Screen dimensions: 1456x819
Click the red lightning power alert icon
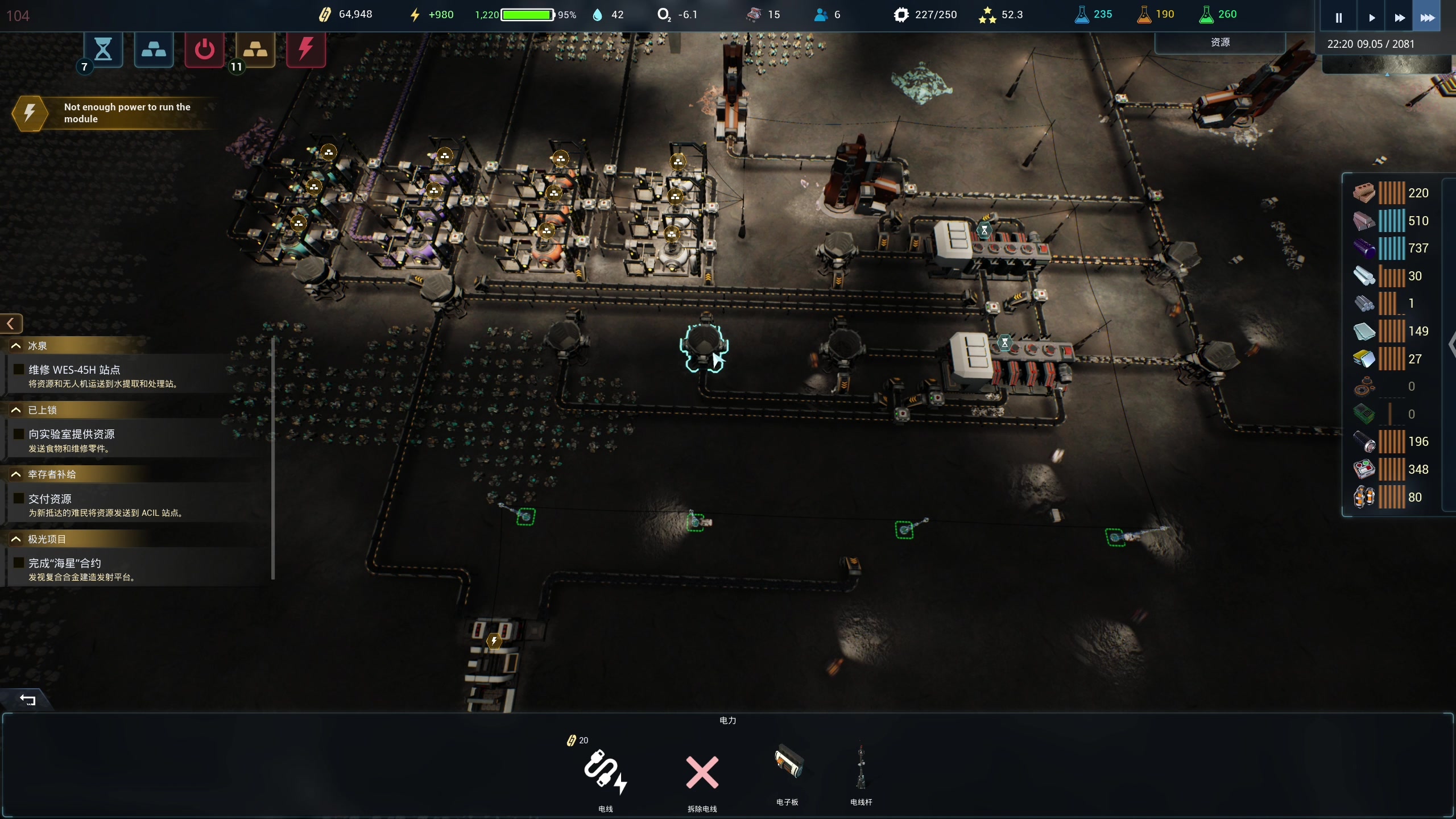[306, 49]
